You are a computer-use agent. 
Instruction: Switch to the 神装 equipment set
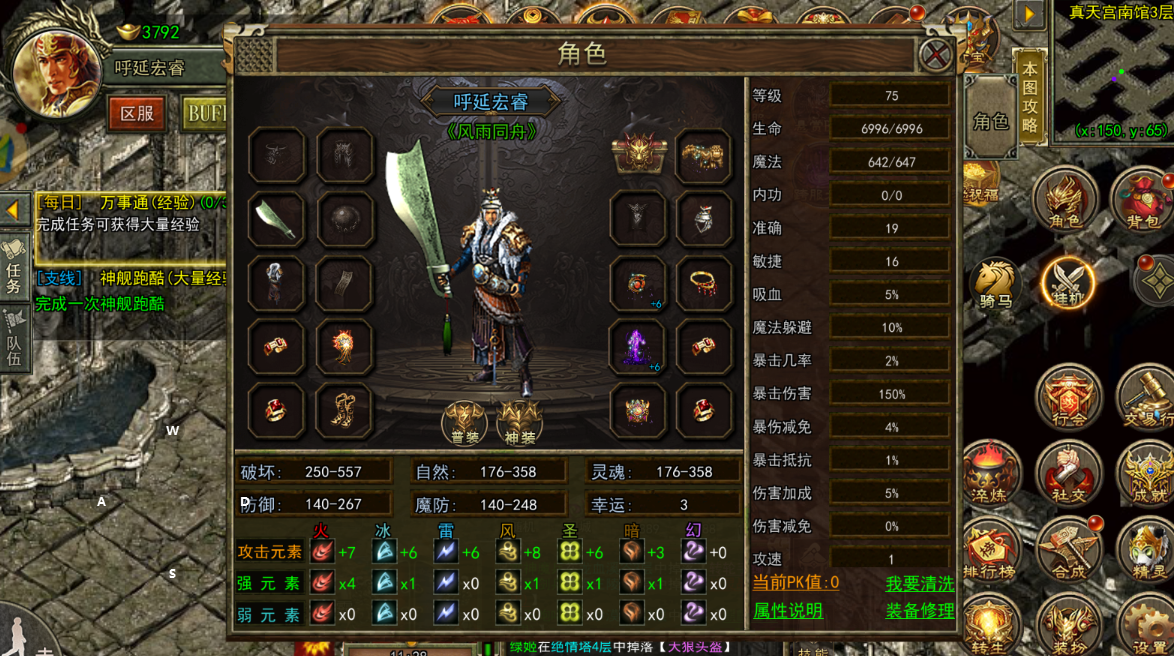[520, 422]
